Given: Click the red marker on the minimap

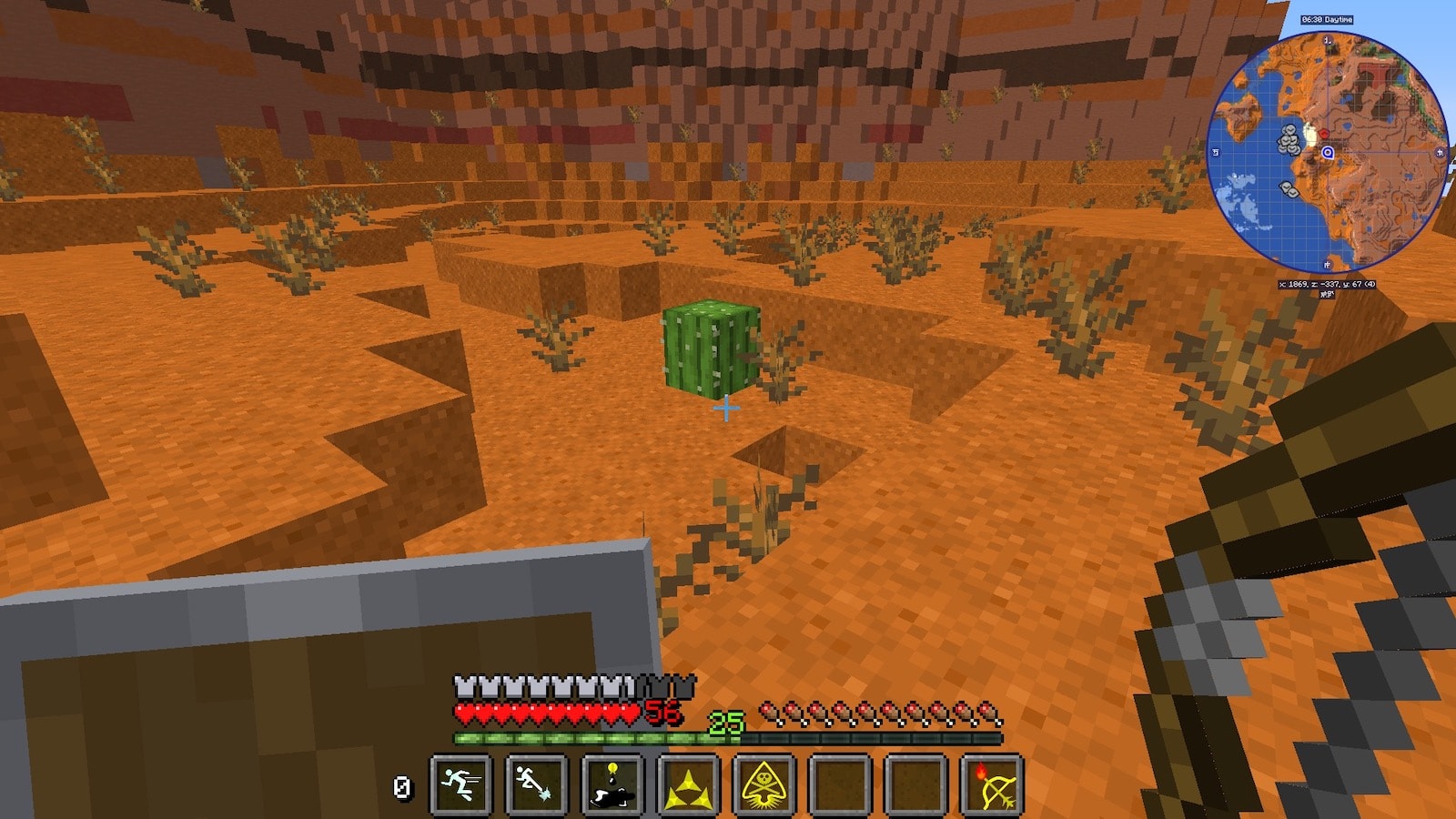Looking at the screenshot, I should 1324,135.
